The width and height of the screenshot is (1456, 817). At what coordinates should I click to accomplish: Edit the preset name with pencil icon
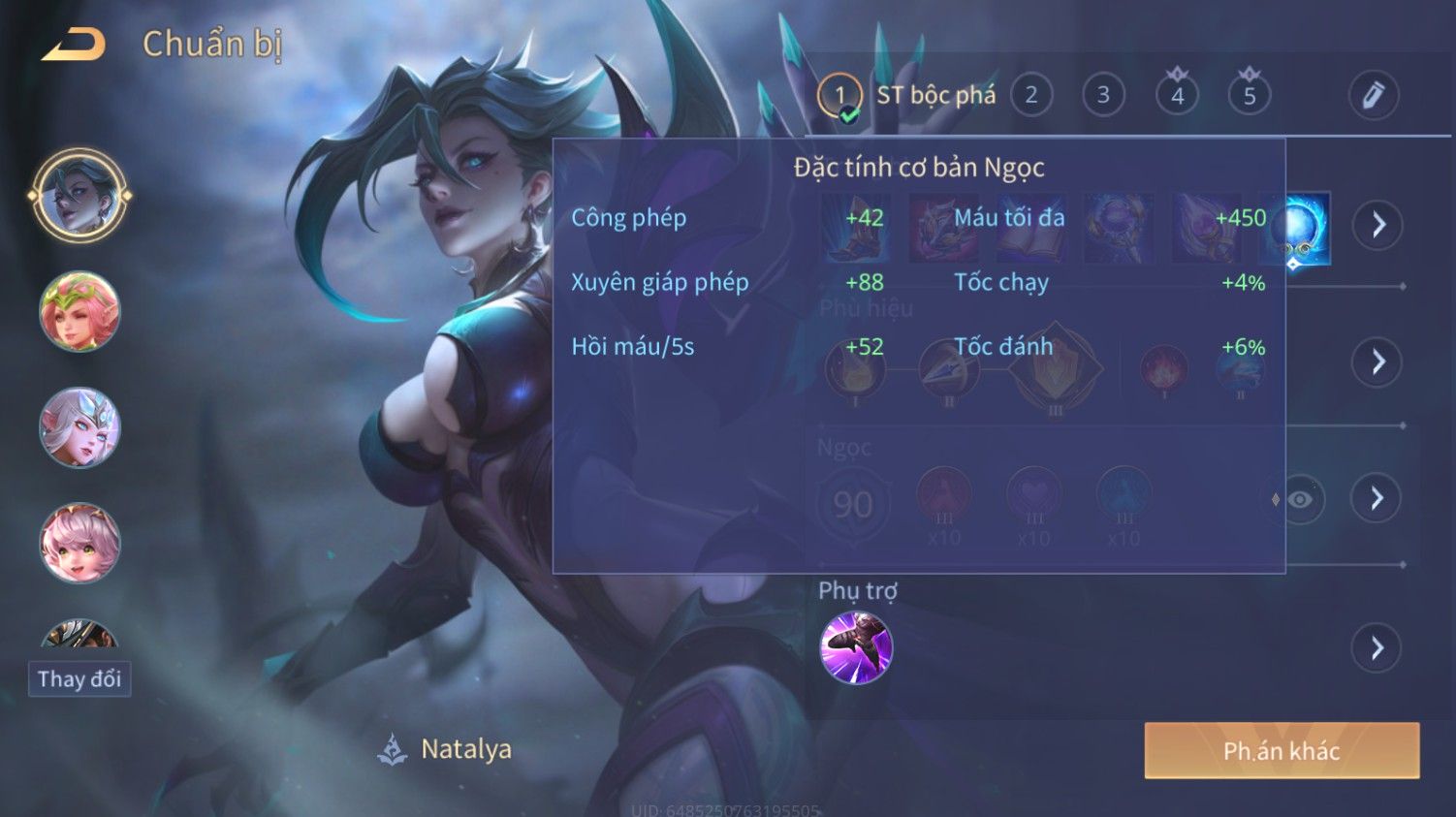click(1373, 96)
